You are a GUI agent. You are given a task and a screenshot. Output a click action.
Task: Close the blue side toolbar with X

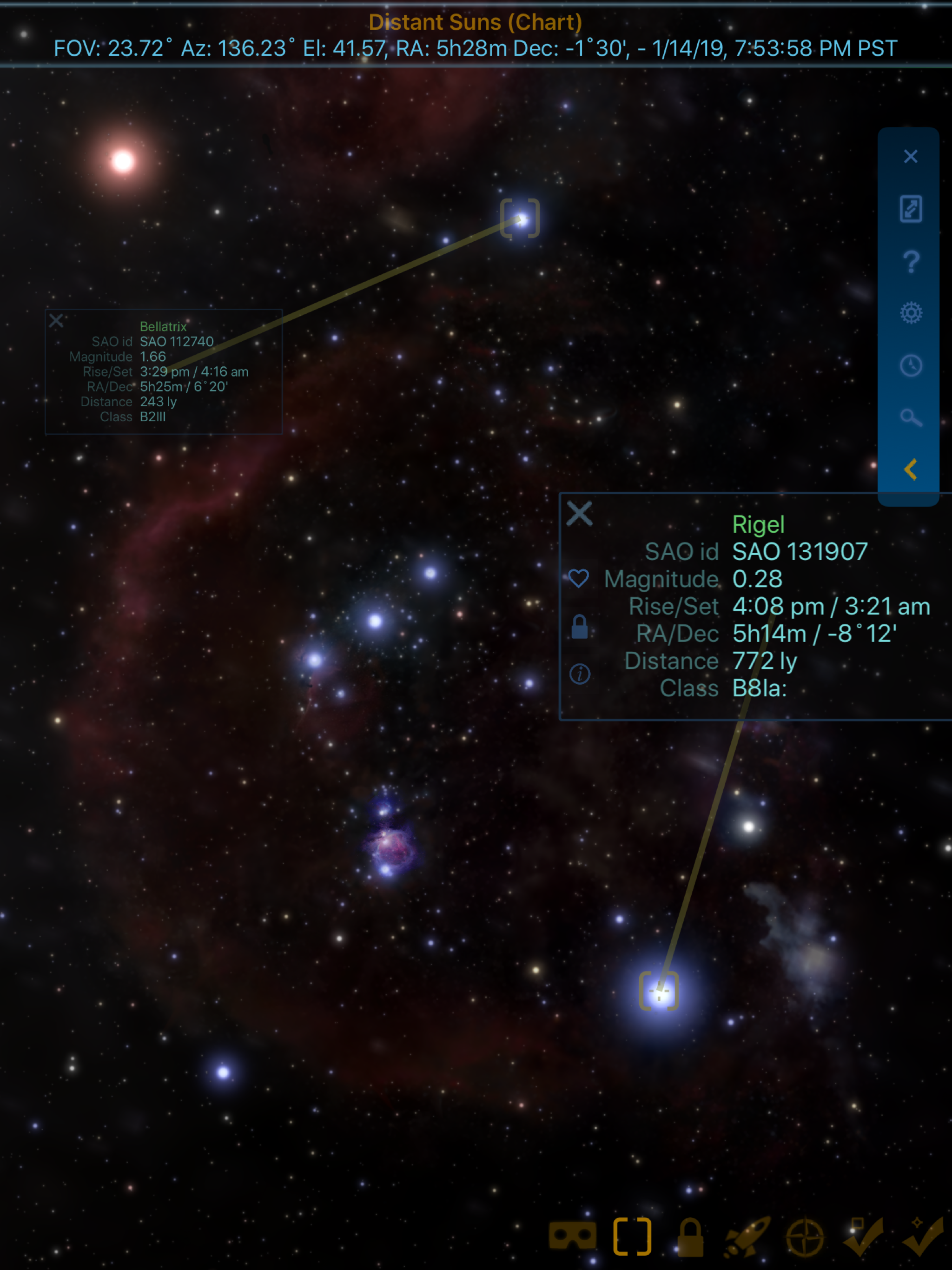pyautogui.click(x=911, y=157)
